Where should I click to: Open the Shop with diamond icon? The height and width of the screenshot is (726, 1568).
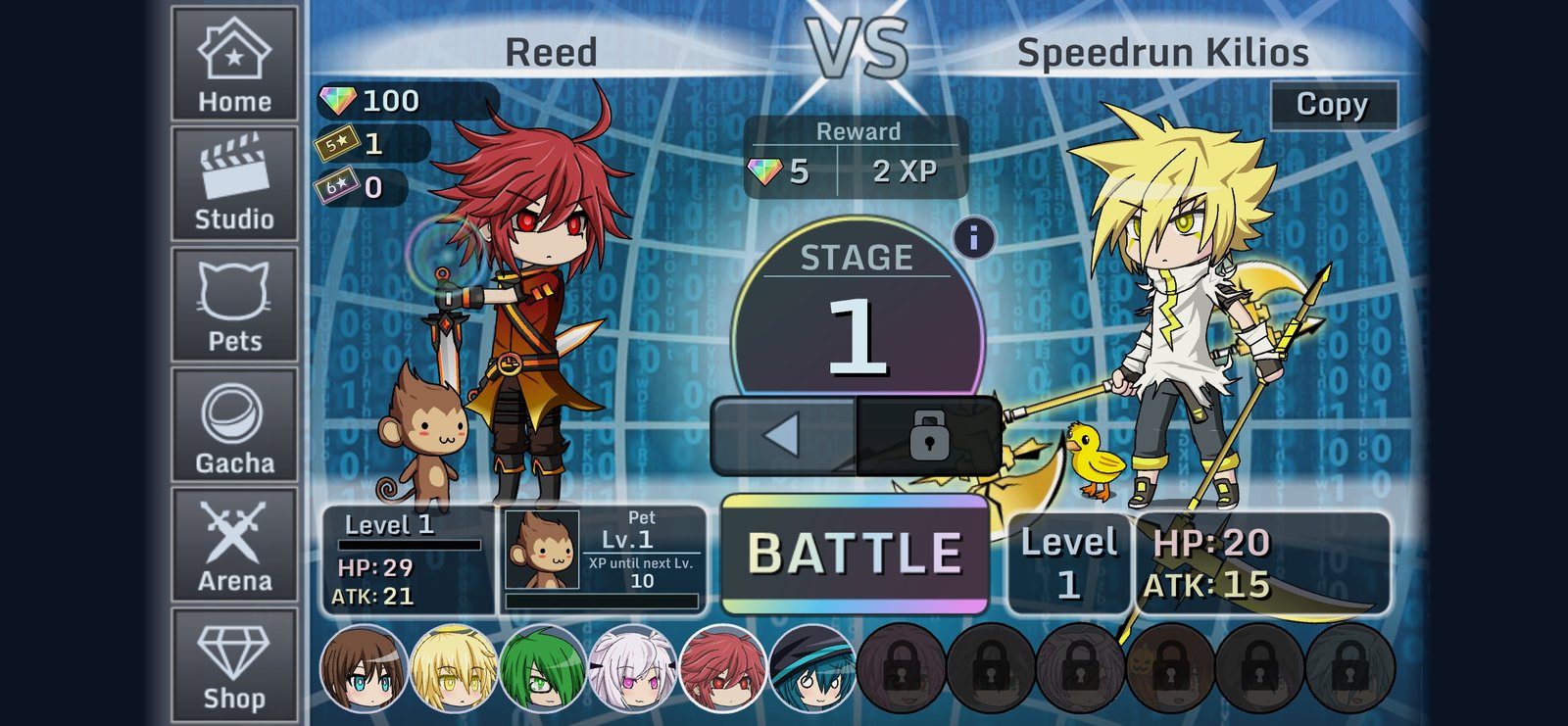click(x=234, y=666)
